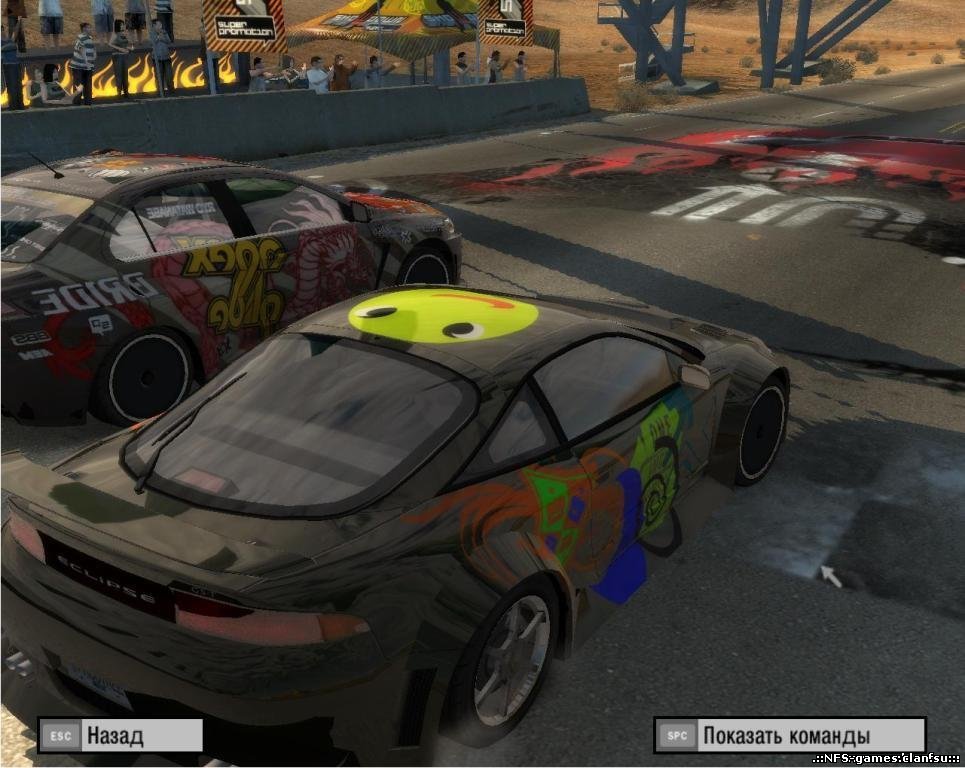Go back with the Назад button
Screen dimensions: 965x768
pyautogui.click(x=120, y=736)
